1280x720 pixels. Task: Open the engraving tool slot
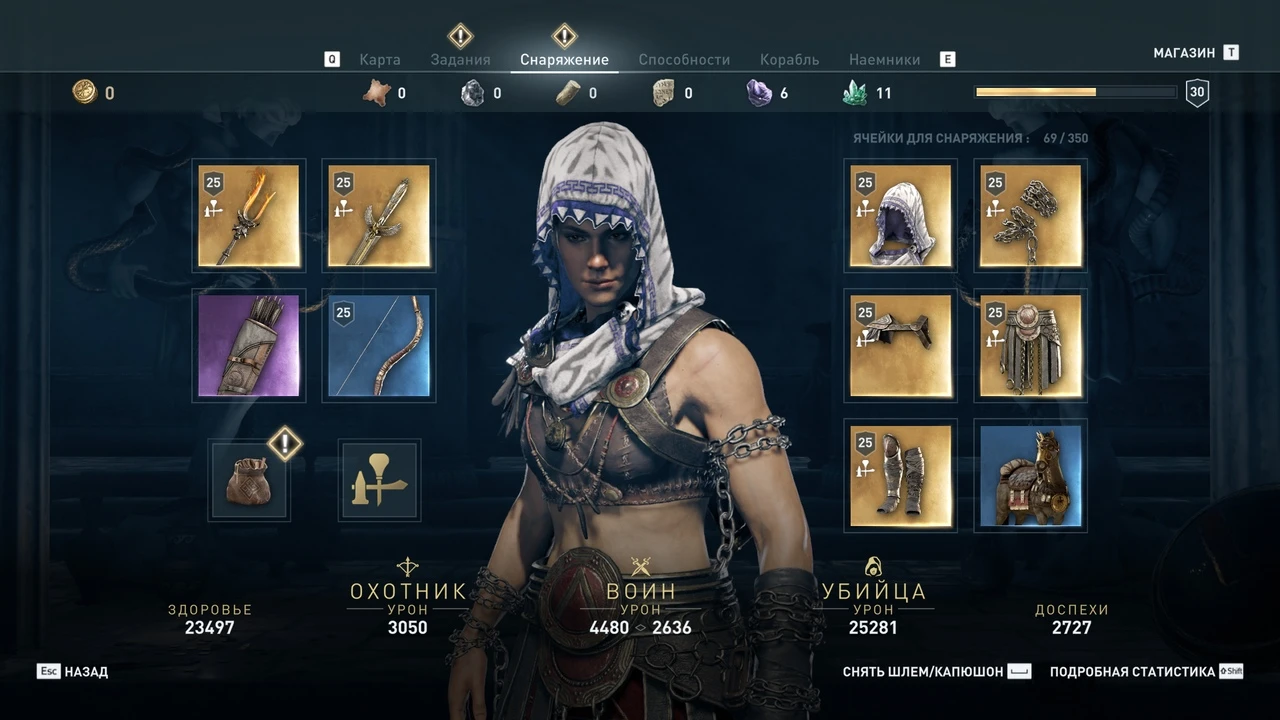point(378,480)
